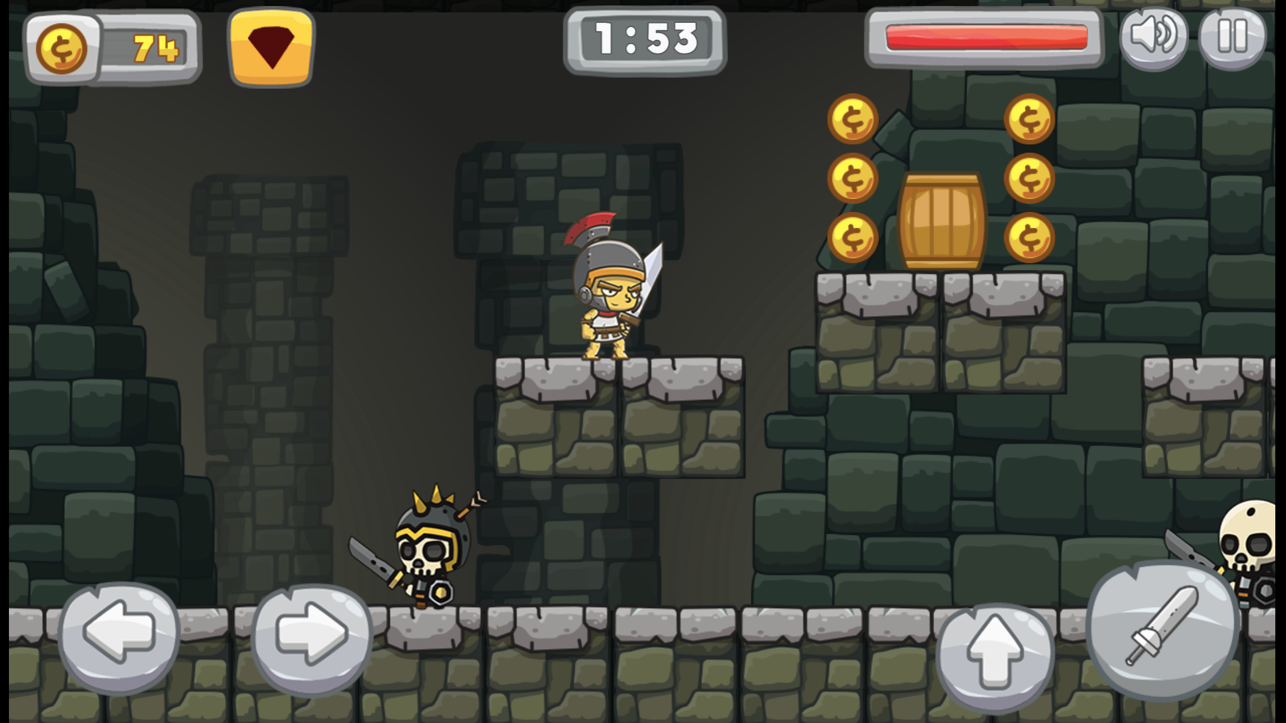This screenshot has width=1286, height=723.
Task: Use the sword attack button
Action: click(x=1163, y=627)
